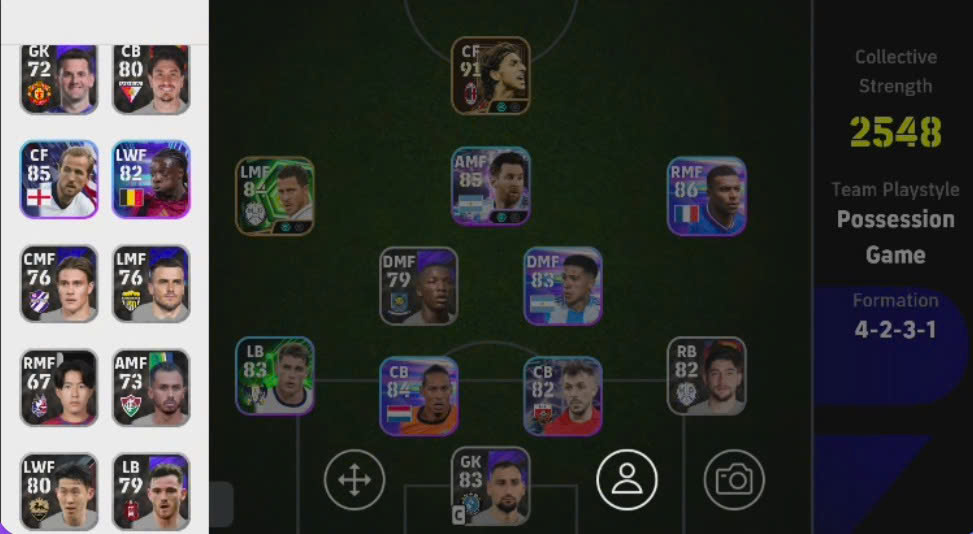Image resolution: width=973 pixels, height=534 pixels.
Task: Choose the DMF 83 midfielder card
Action: click(x=563, y=286)
